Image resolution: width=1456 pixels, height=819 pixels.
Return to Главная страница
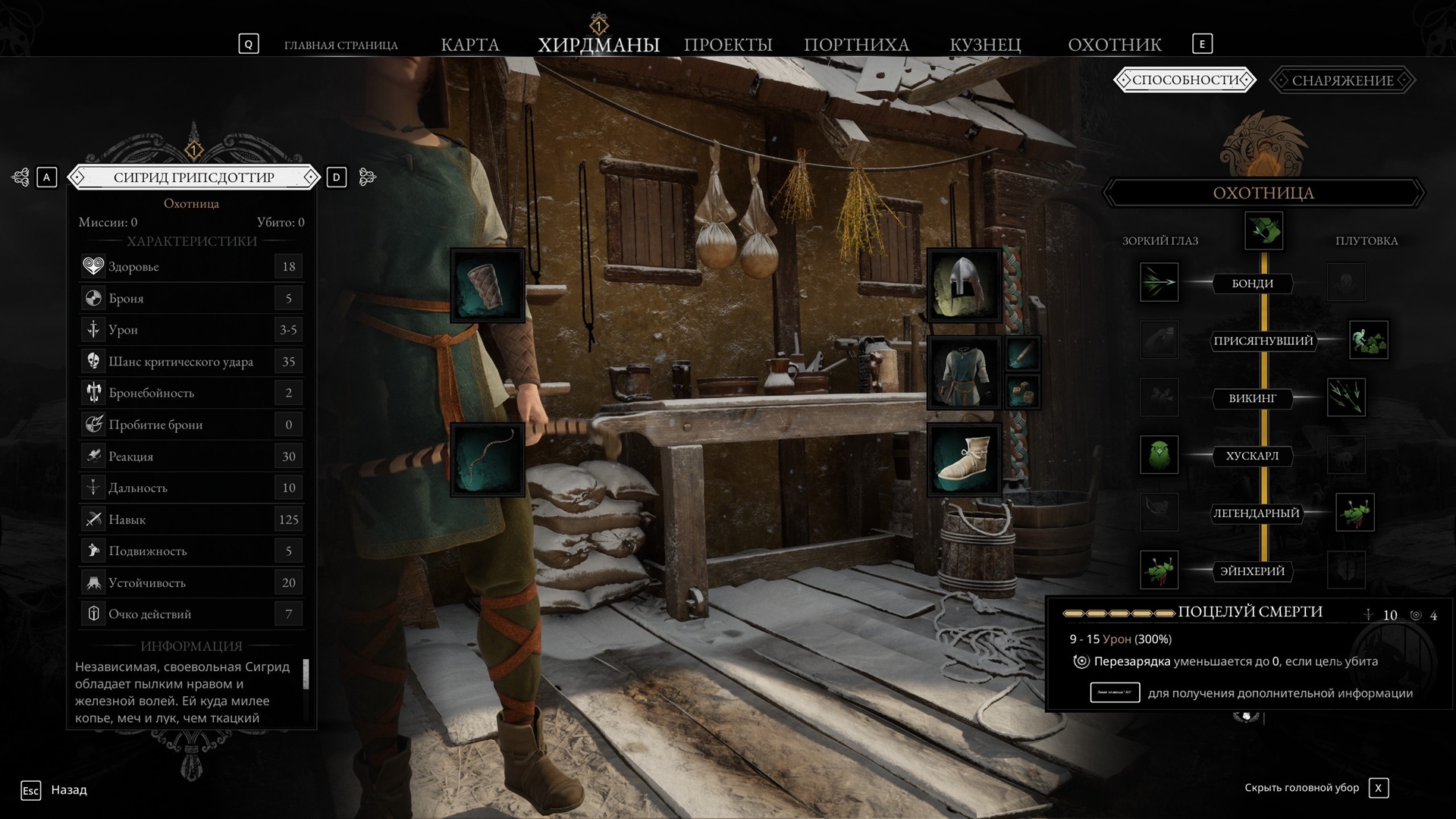tap(340, 45)
